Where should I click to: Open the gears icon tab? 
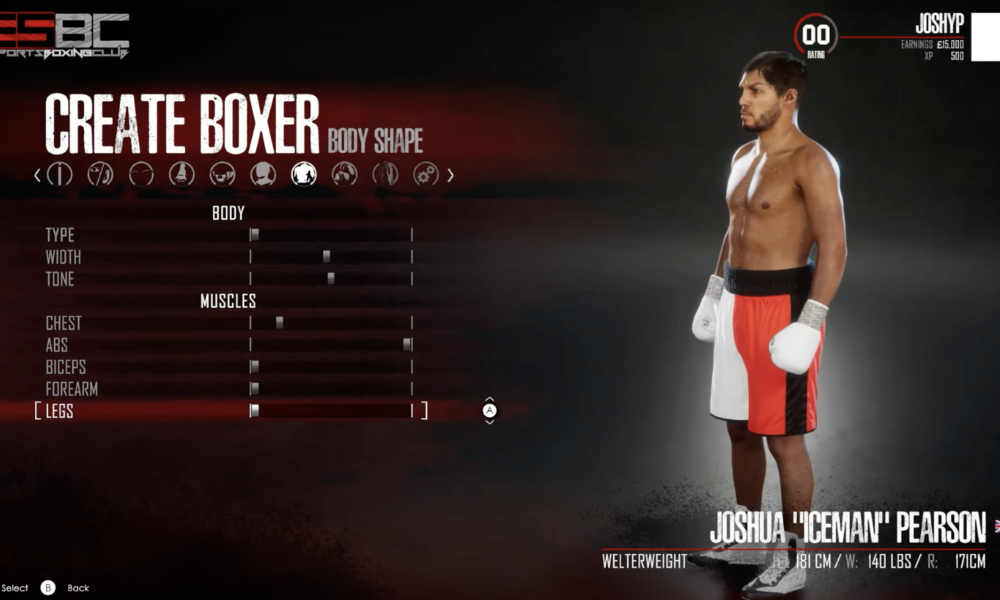(426, 174)
